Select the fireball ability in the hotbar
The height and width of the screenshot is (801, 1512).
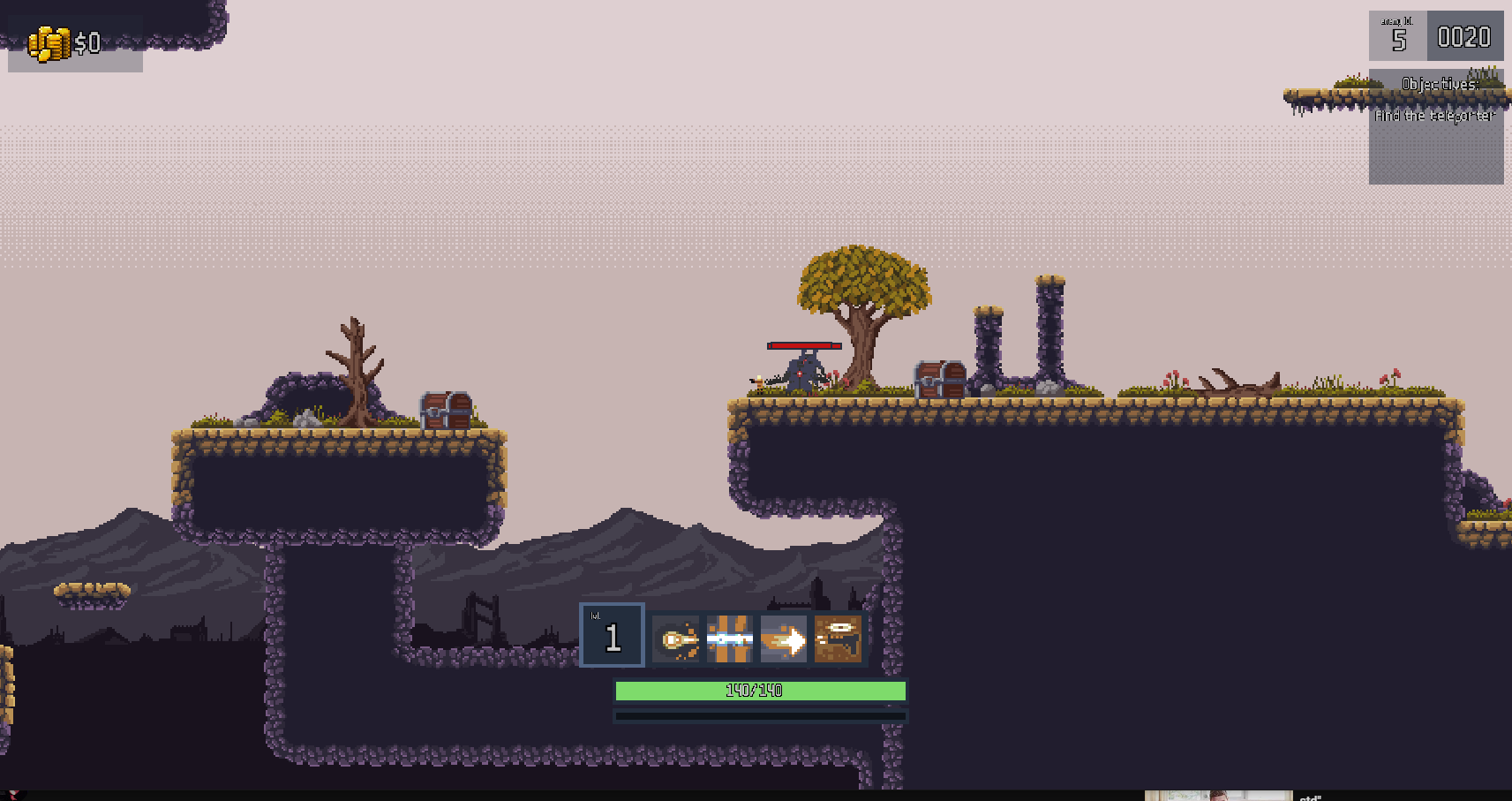click(675, 636)
